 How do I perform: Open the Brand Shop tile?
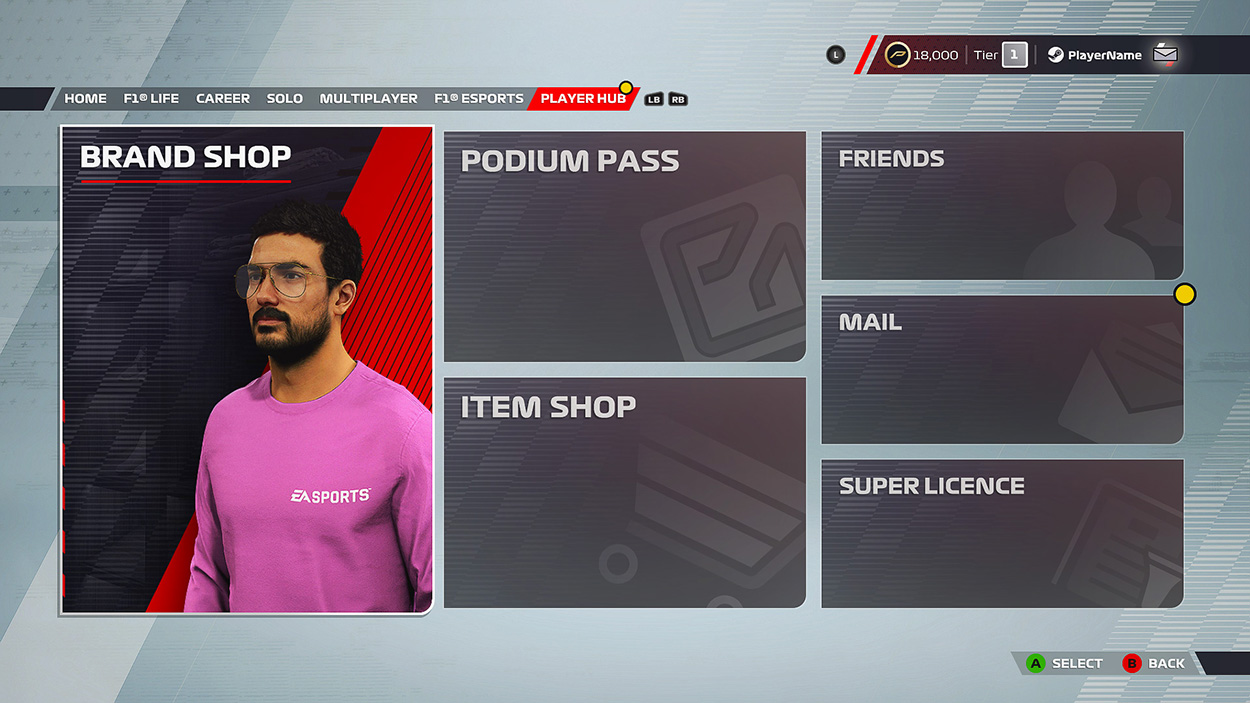(x=247, y=369)
